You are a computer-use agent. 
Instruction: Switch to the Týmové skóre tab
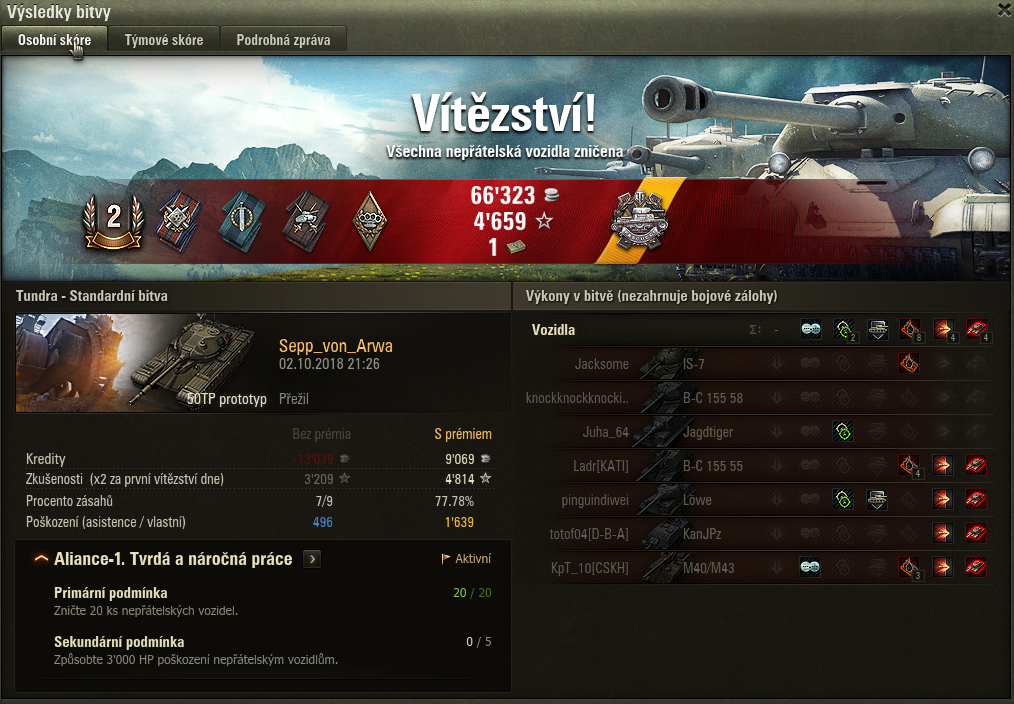click(164, 40)
